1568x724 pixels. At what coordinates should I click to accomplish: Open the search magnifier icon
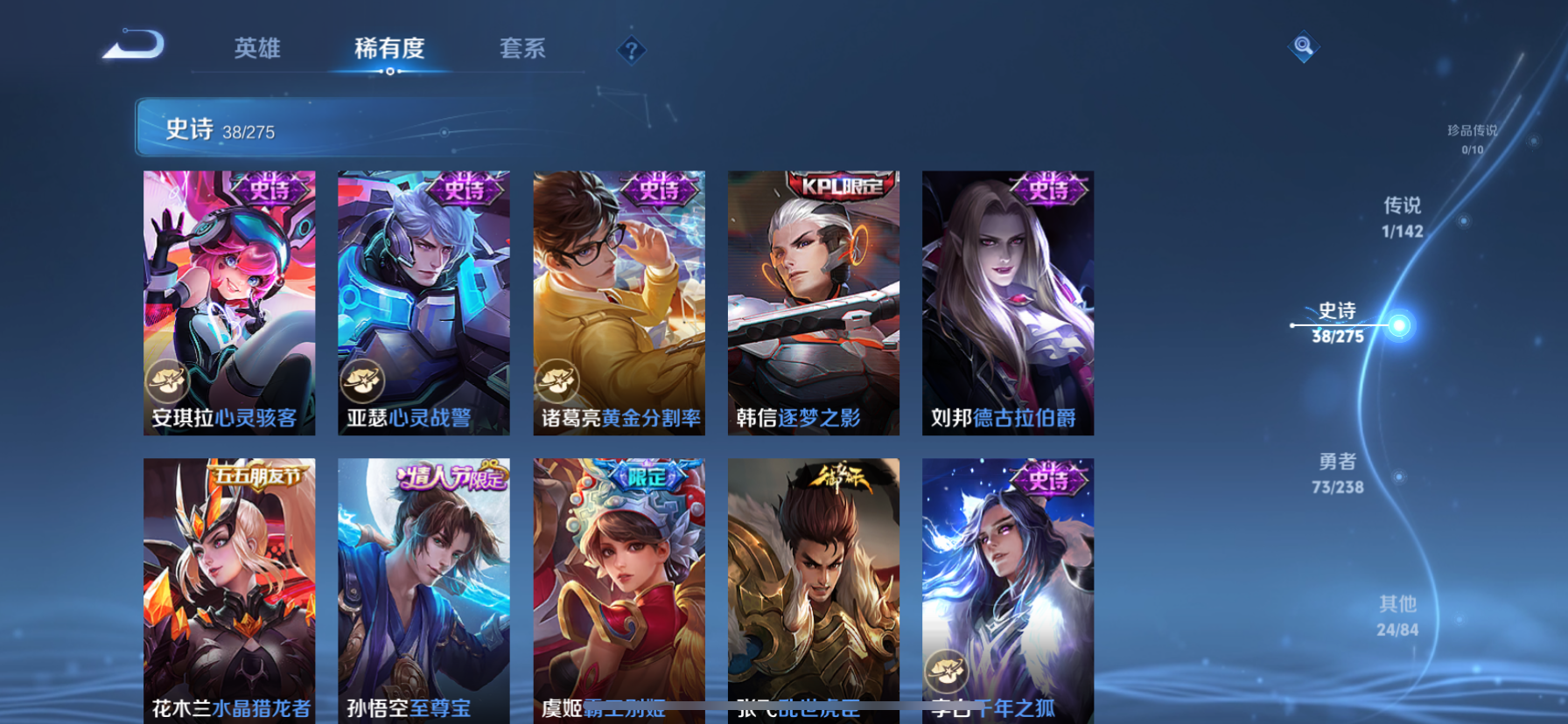click(x=1303, y=47)
